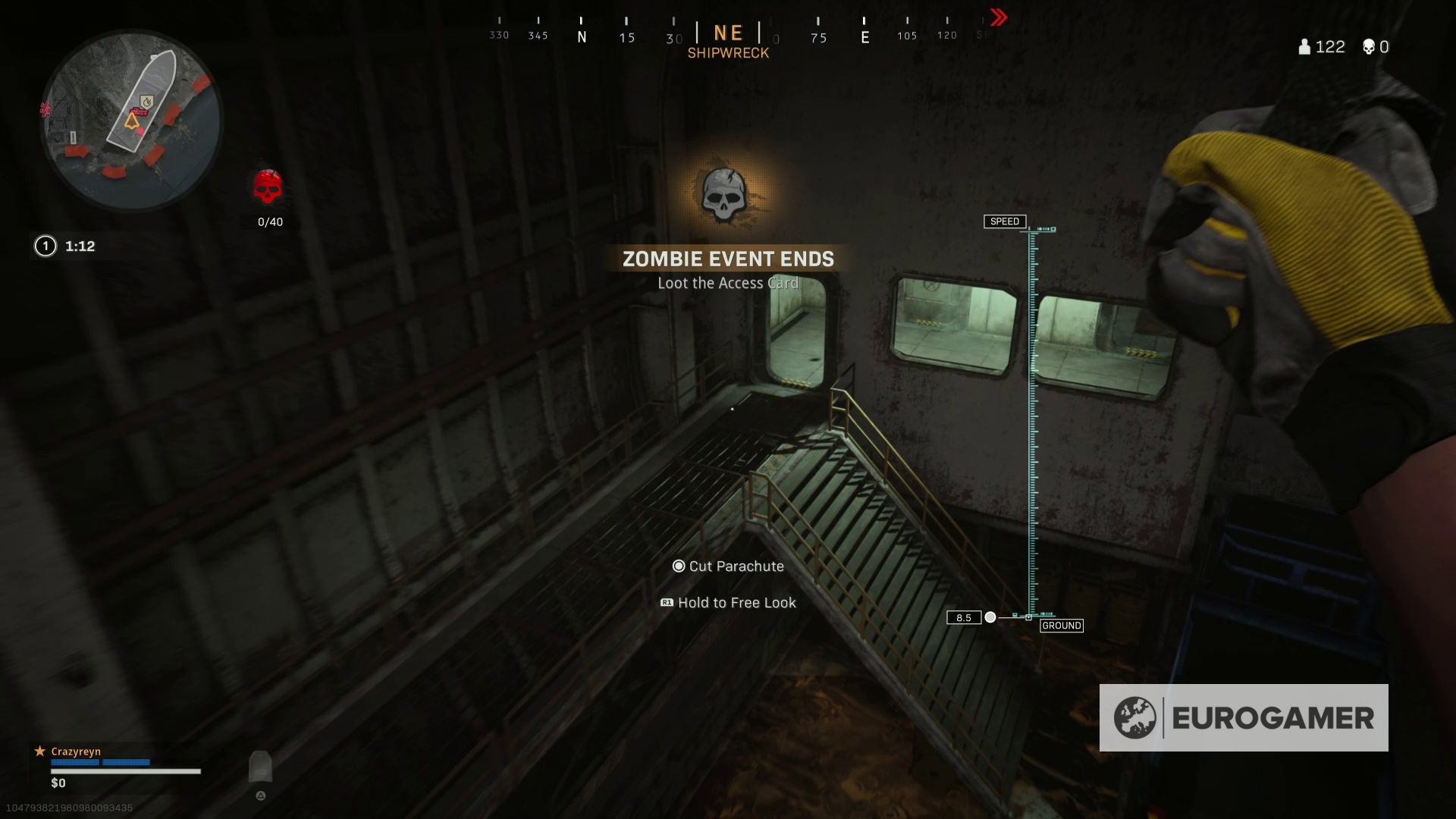This screenshot has width=1456, height=819.
Task: Expand the SPEED indicator label
Action: point(1006,221)
